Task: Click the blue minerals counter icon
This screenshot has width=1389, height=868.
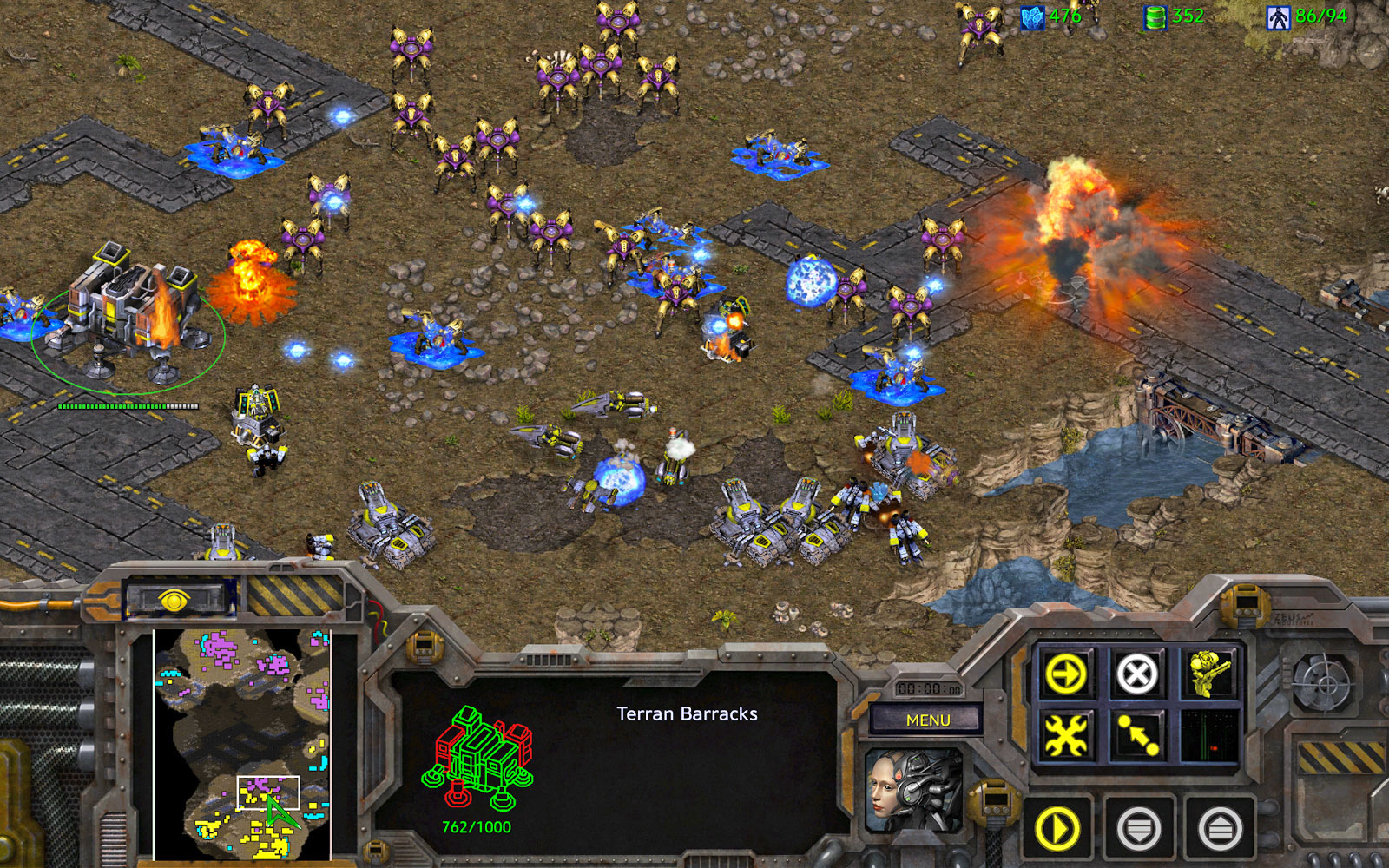Action: click(1033, 15)
